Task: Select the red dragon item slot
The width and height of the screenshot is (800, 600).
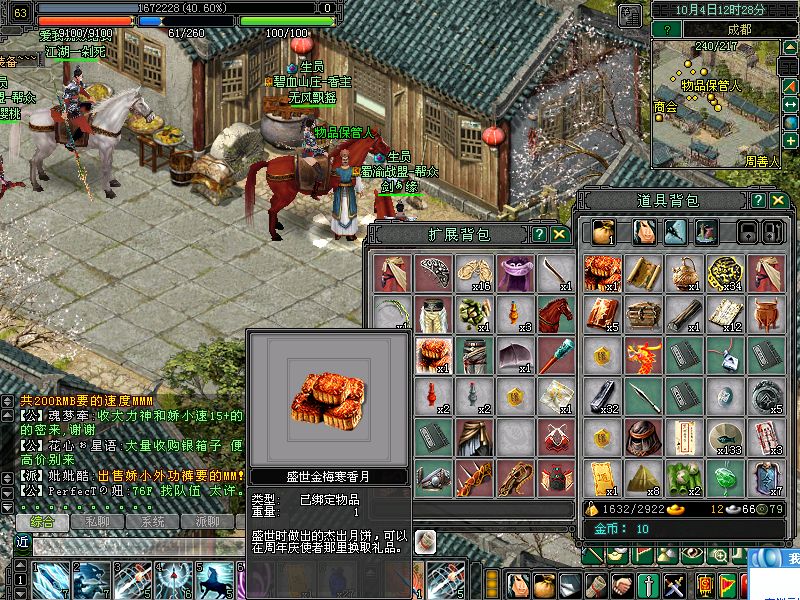Action: tap(644, 355)
